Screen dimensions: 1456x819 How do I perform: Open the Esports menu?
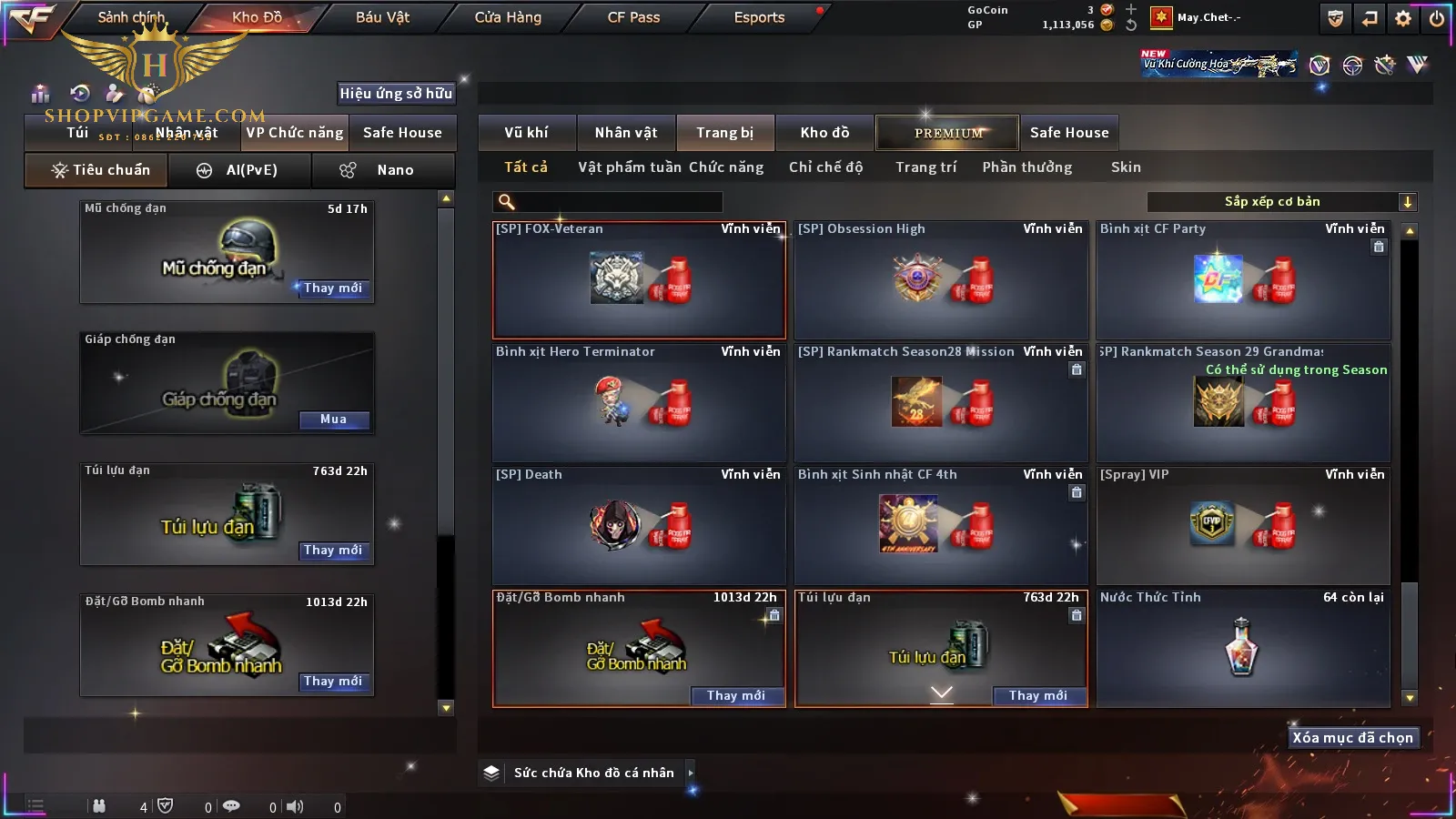pos(759,17)
